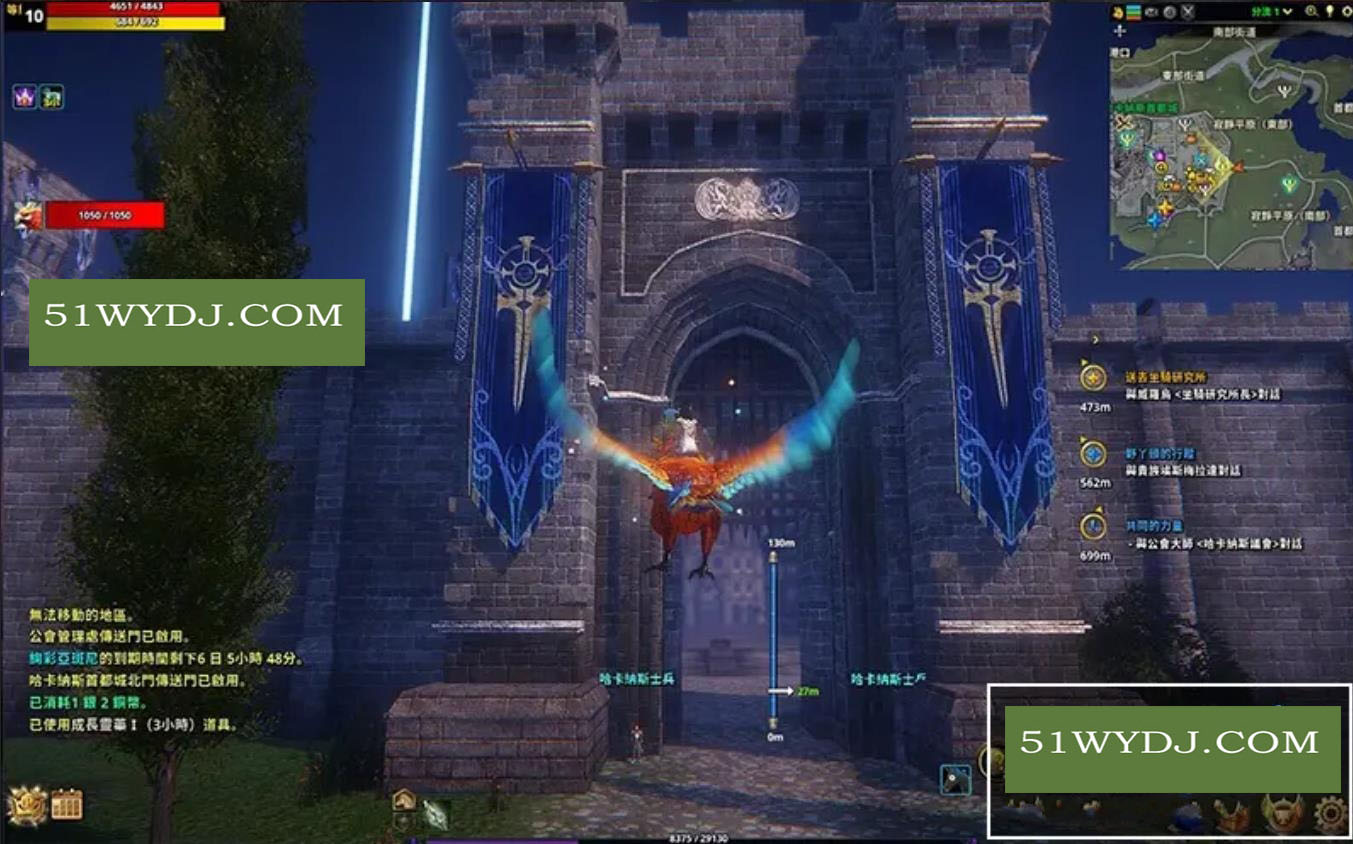This screenshot has width=1353, height=844.
Task: Select the pet portrait beside the red bar
Action: (27, 215)
